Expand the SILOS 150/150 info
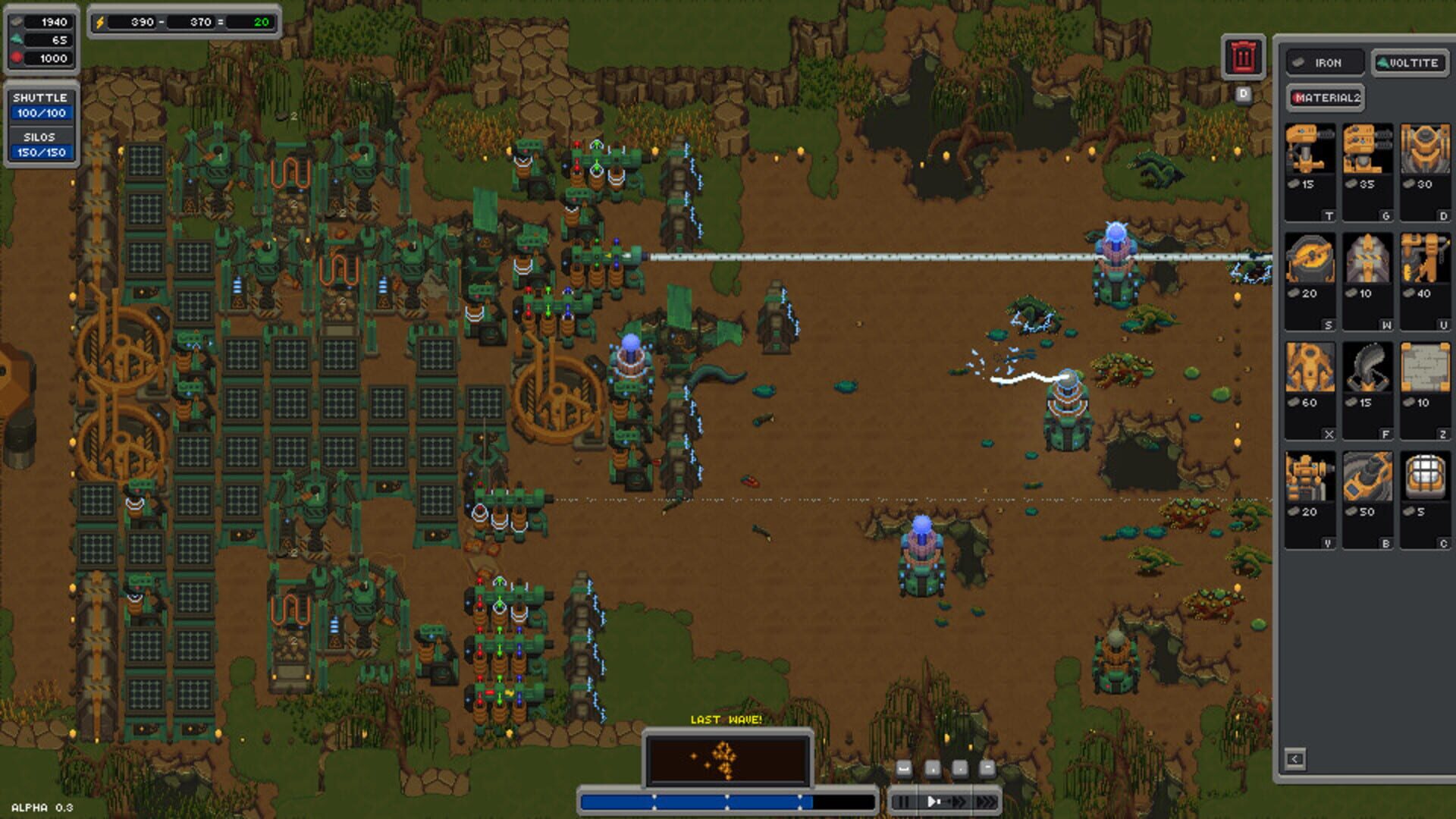This screenshot has width=1456, height=819. click(42, 145)
